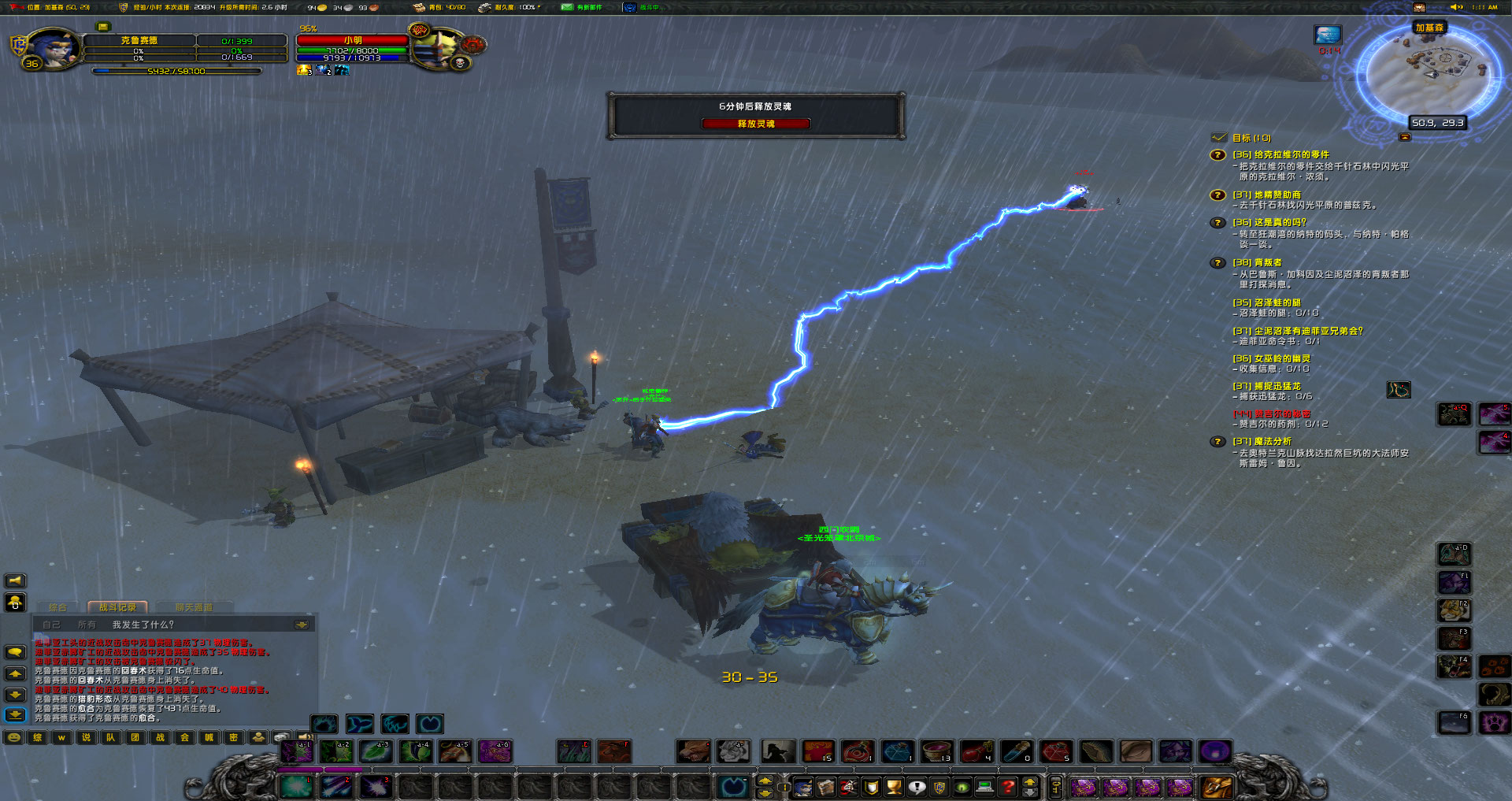Collapse the quest objective tracker arrow
Image resolution: width=1512 pixels, height=801 pixels.
pos(1404,137)
